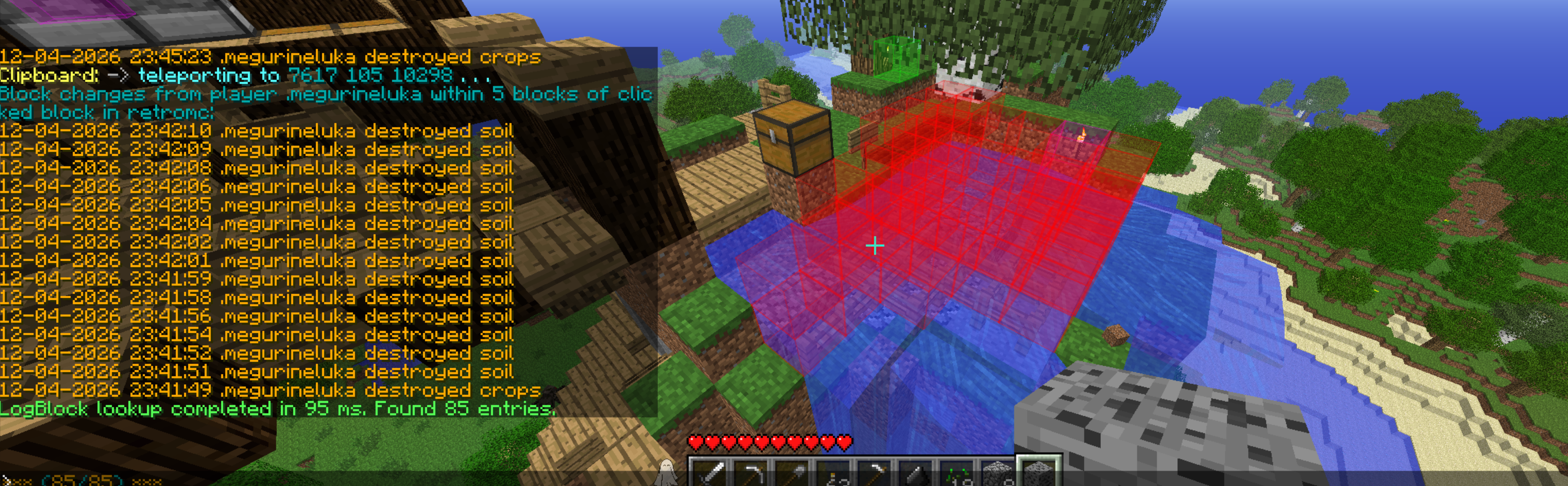Choose the iron pickaxe in the hotbar
The width and height of the screenshot is (1568, 486).
click(x=751, y=474)
